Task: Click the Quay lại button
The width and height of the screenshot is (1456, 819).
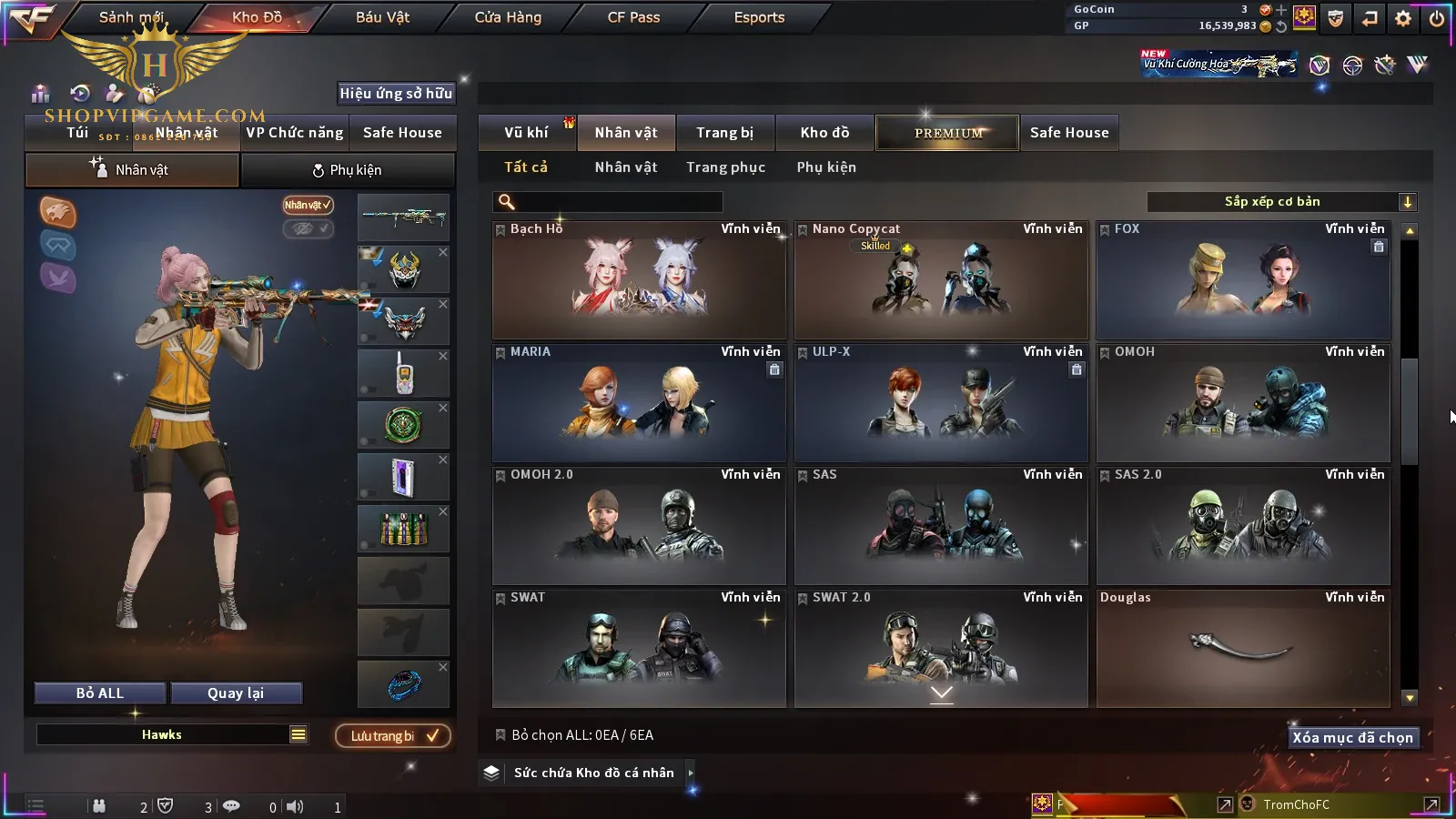Action: coord(236,693)
